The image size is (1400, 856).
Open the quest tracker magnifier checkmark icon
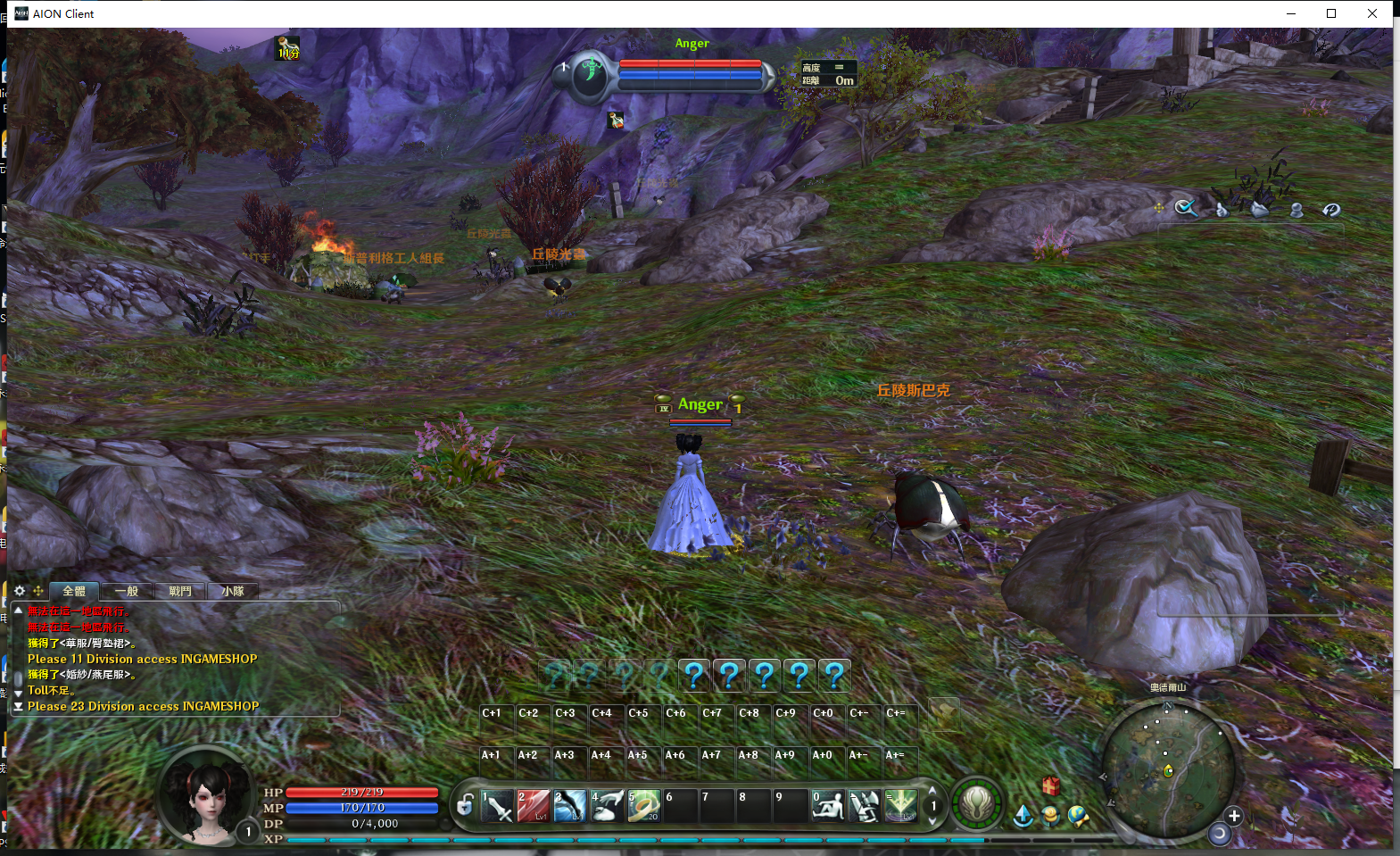click(x=1186, y=208)
